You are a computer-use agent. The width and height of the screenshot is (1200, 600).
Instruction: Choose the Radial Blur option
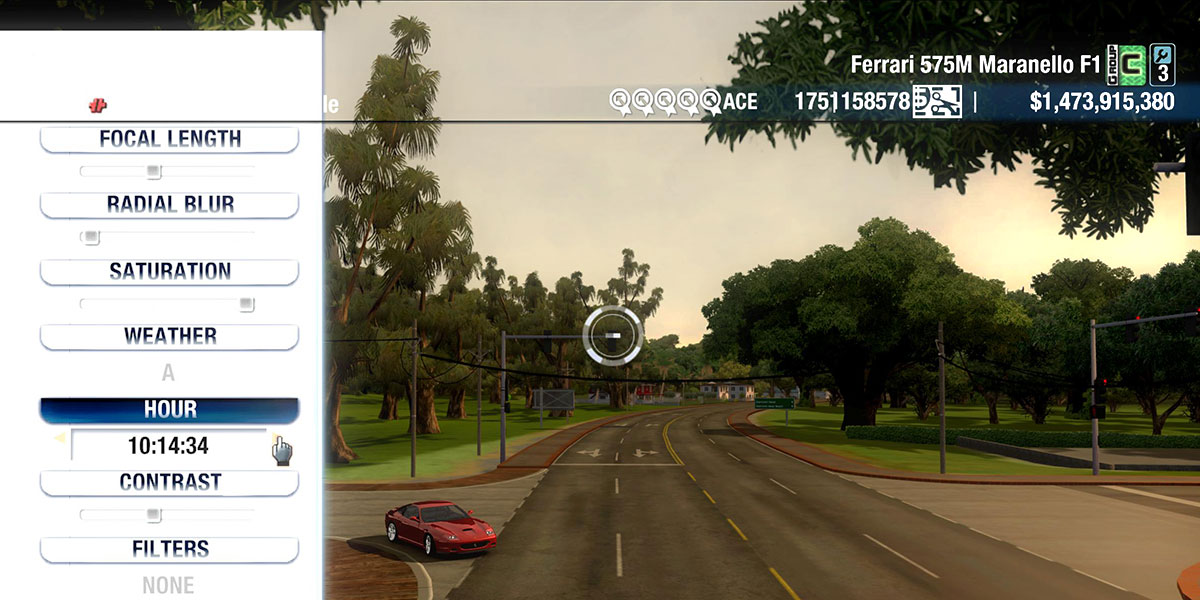coord(169,205)
